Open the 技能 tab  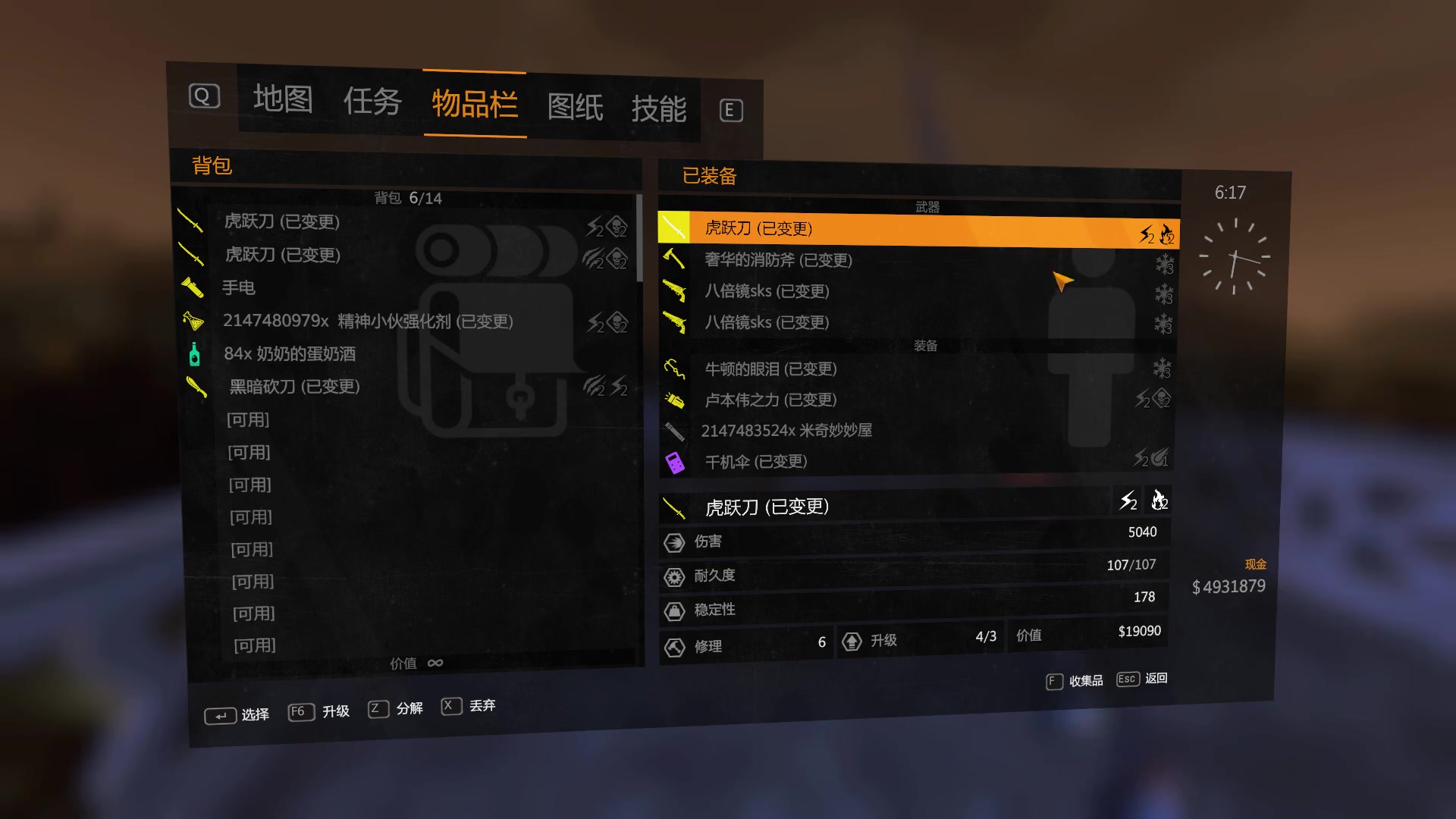661,108
